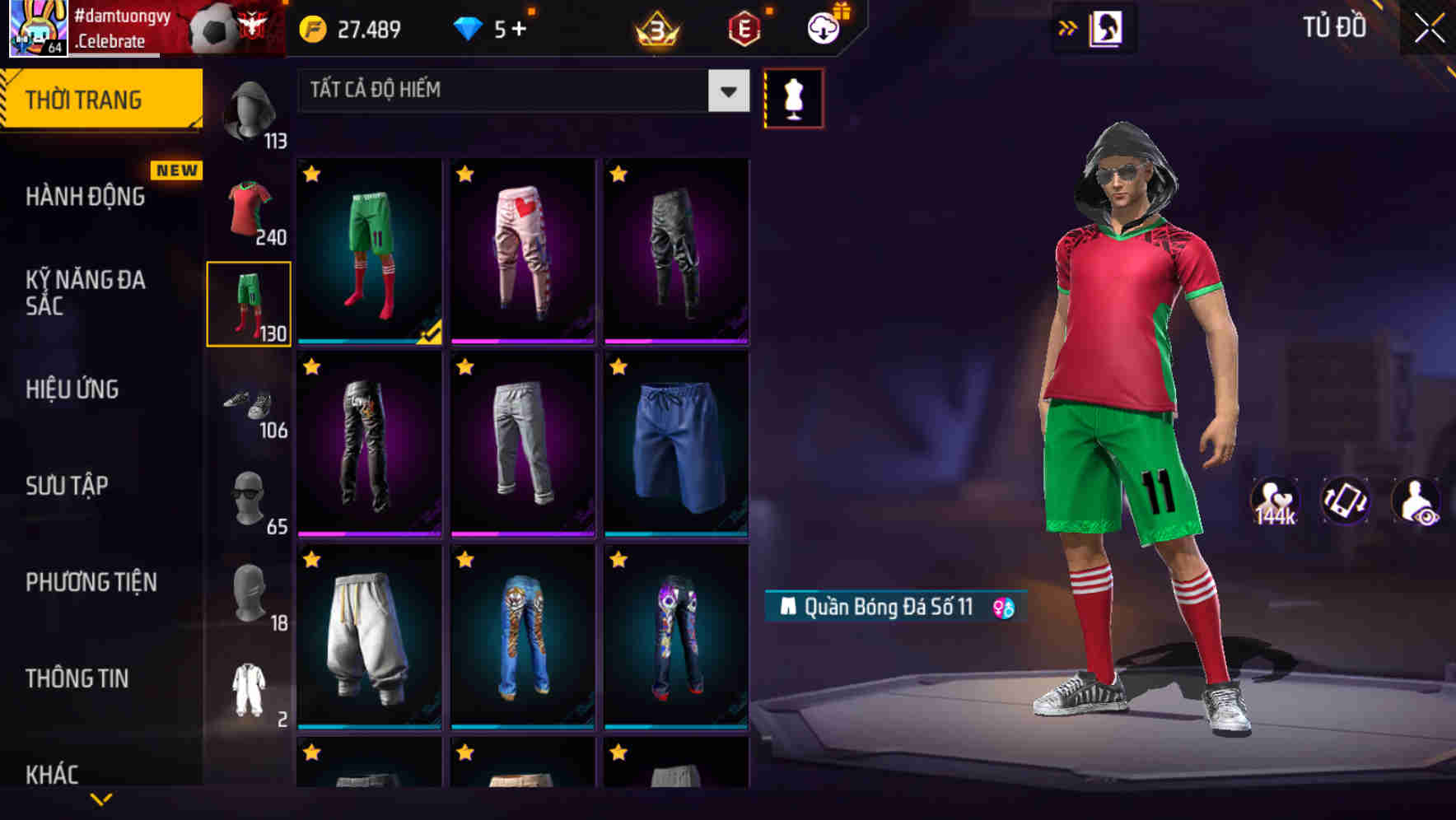
Task: Open the SƯU TẬP menu section
Action: pos(69,486)
